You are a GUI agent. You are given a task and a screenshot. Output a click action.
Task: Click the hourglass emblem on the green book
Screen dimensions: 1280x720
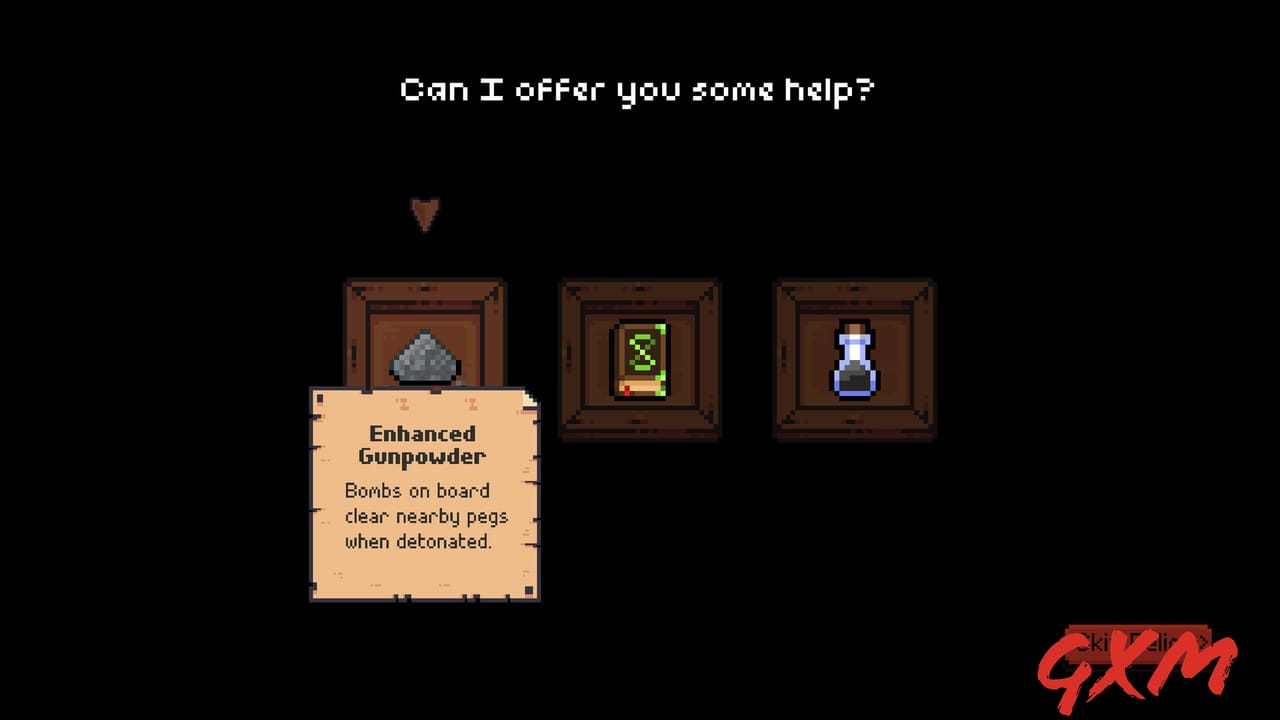click(641, 352)
